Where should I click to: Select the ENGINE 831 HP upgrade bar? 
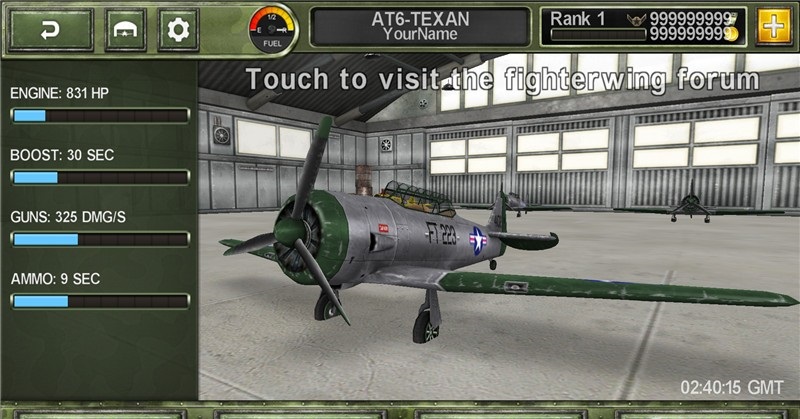[x=99, y=115]
